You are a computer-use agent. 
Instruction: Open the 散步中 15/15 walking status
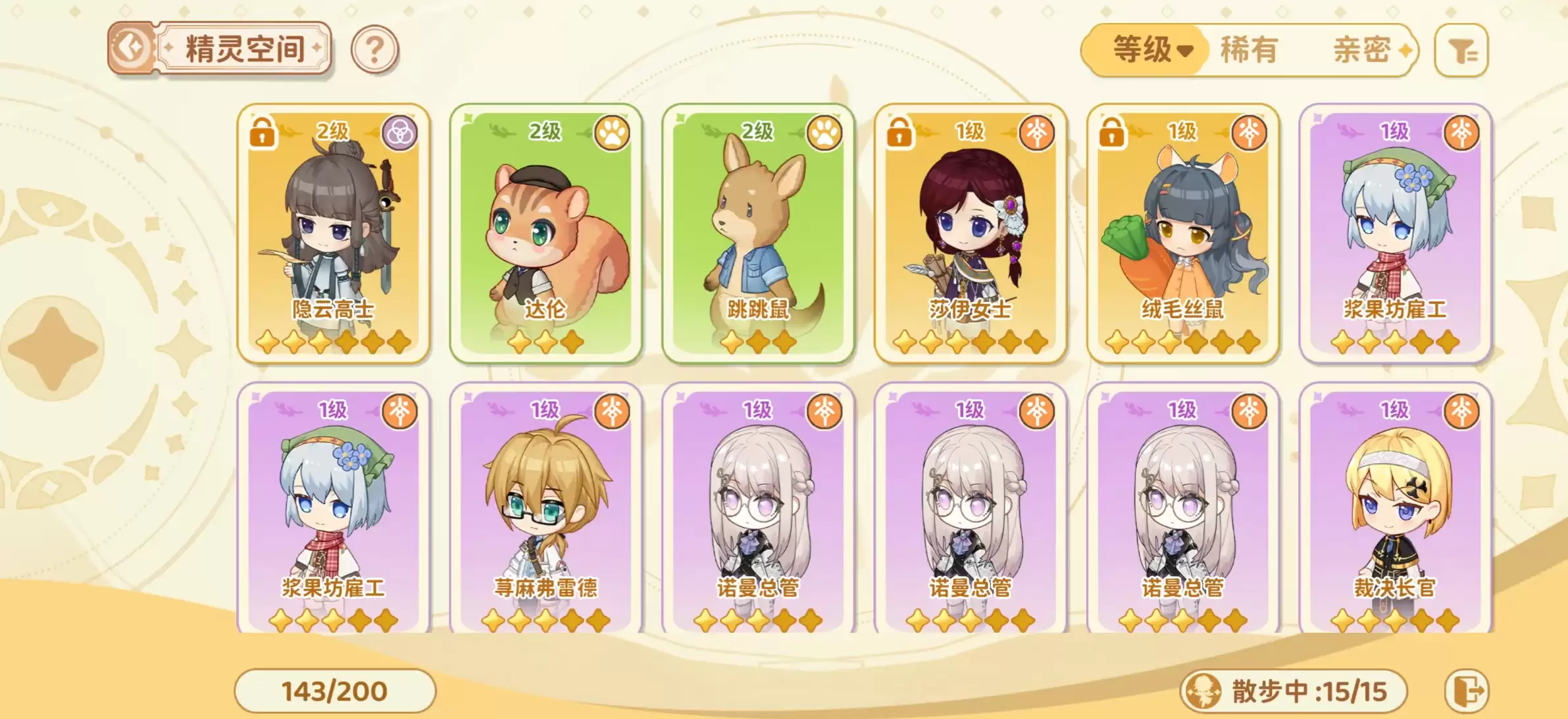click(1294, 691)
